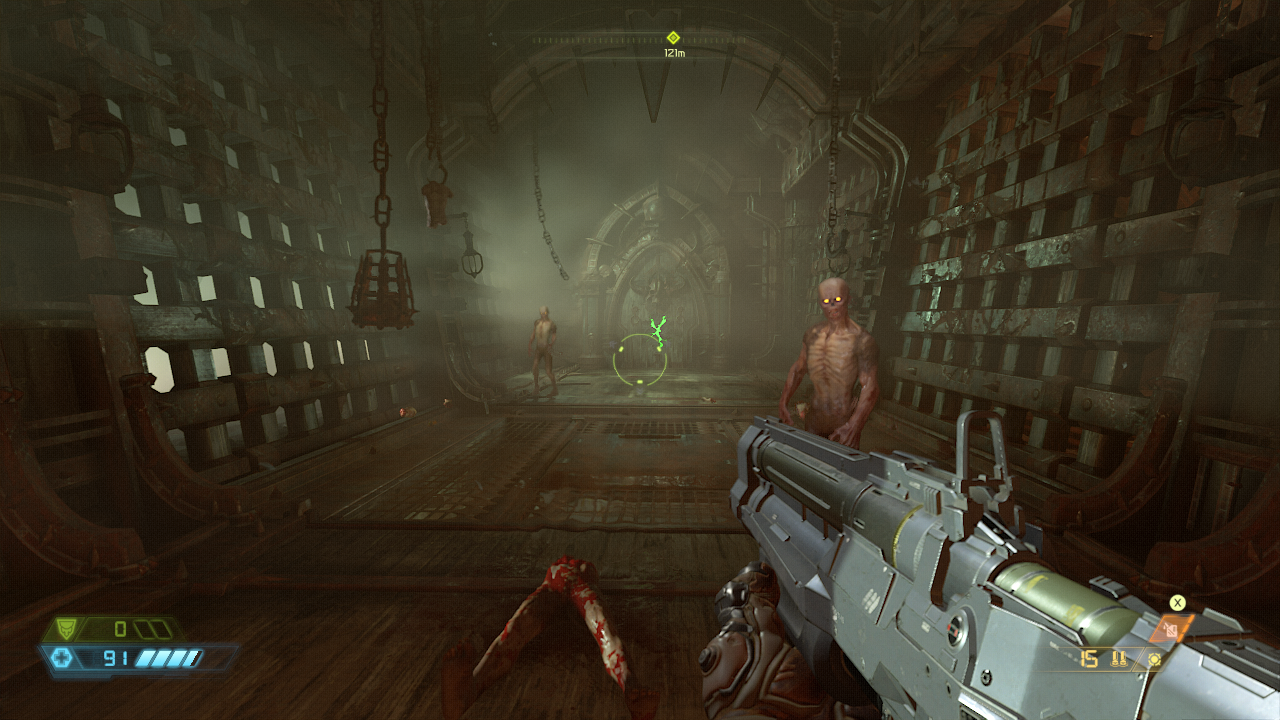Click the yellow weapon mod icon

point(1155,659)
